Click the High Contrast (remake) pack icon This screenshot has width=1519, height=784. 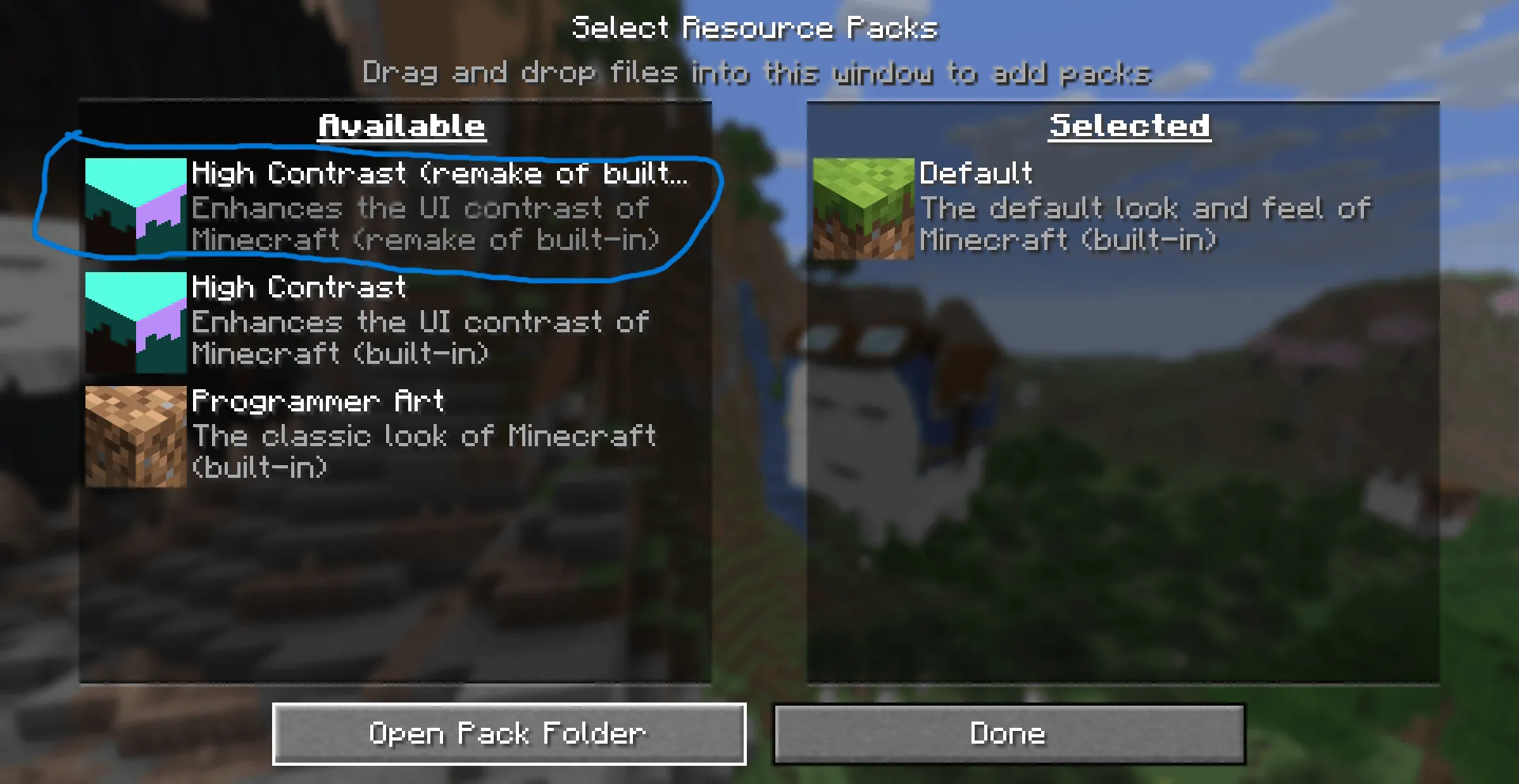pyautogui.click(x=134, y=207)
